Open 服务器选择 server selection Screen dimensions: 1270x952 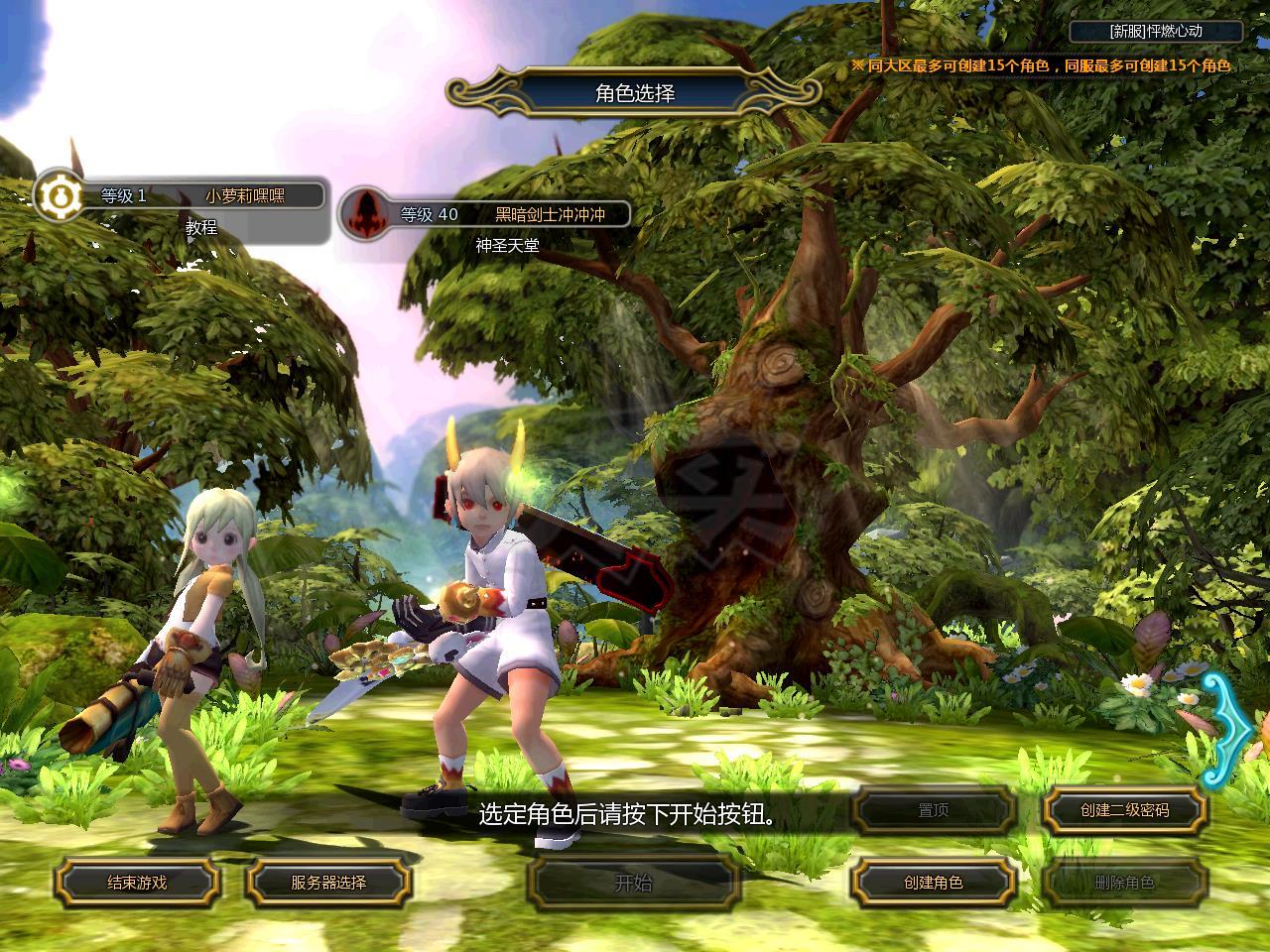tap(328, 882)
